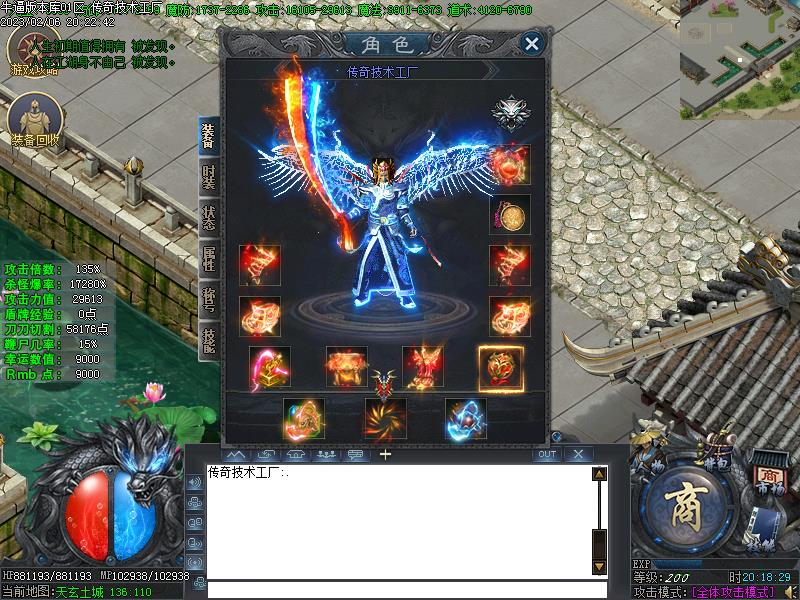
Task: Switch to the 技能 skills tab
Action: coord(208,338)
